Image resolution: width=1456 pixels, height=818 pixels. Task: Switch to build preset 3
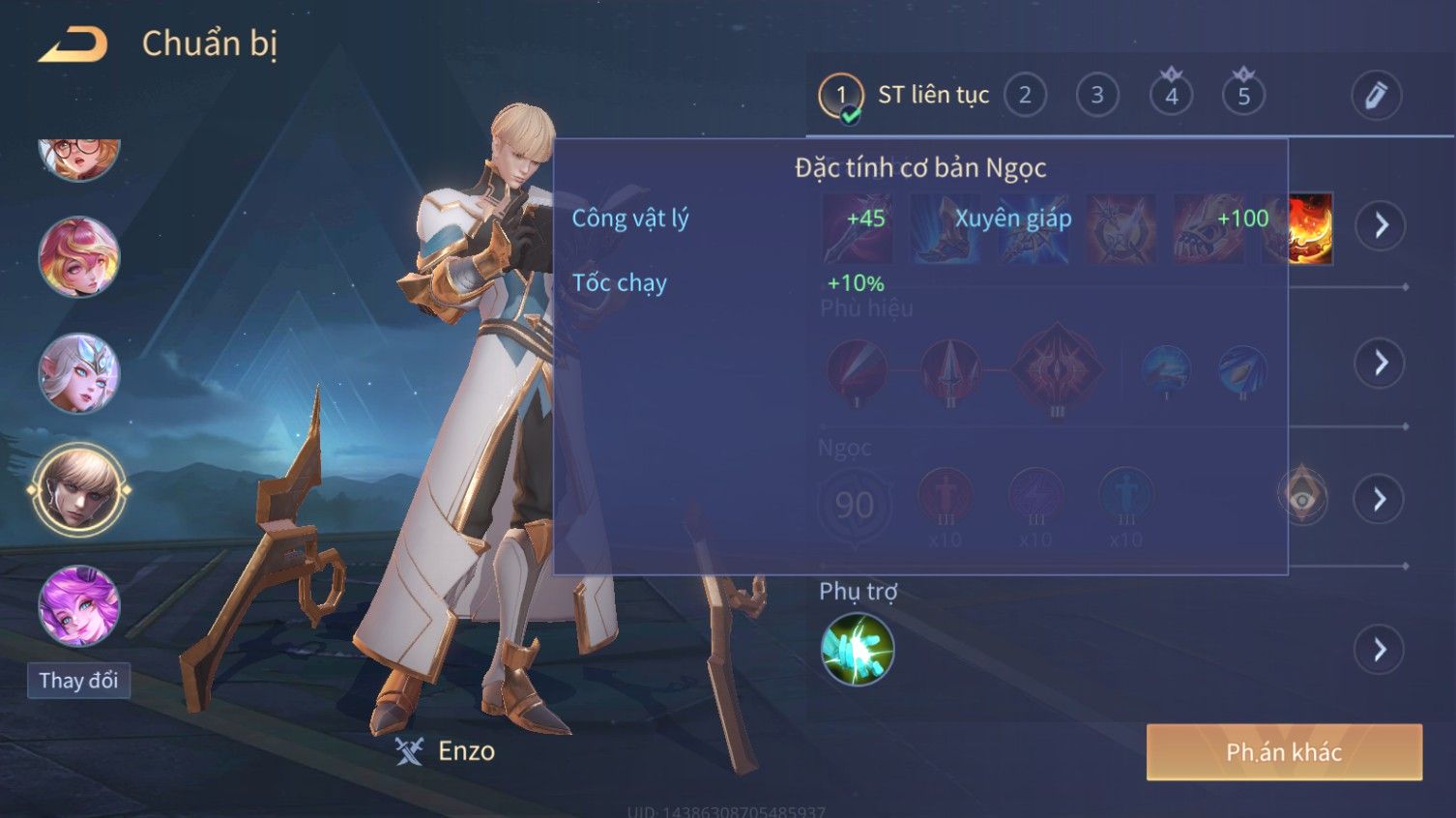[1097, 96]
